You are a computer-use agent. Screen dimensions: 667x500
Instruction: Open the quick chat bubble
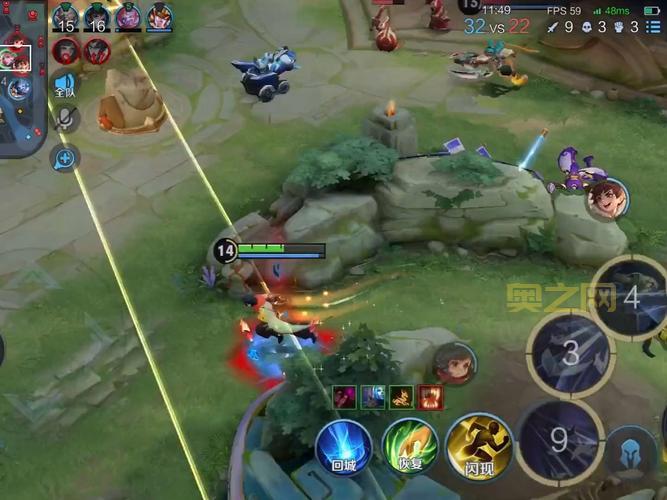point(66,157)
